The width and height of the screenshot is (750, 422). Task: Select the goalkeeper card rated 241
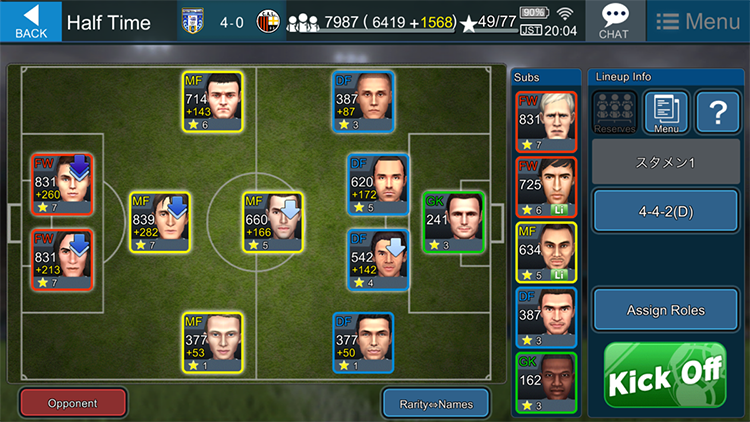click(x=453, y=223)
